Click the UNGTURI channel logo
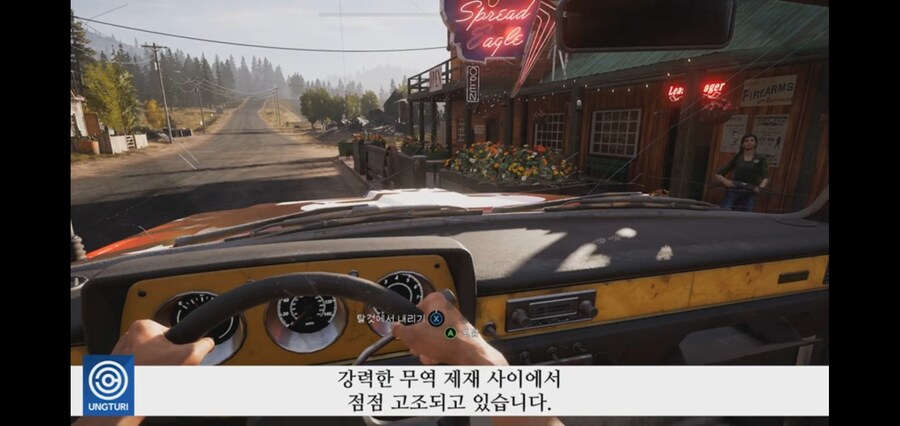 click(108, 385)
